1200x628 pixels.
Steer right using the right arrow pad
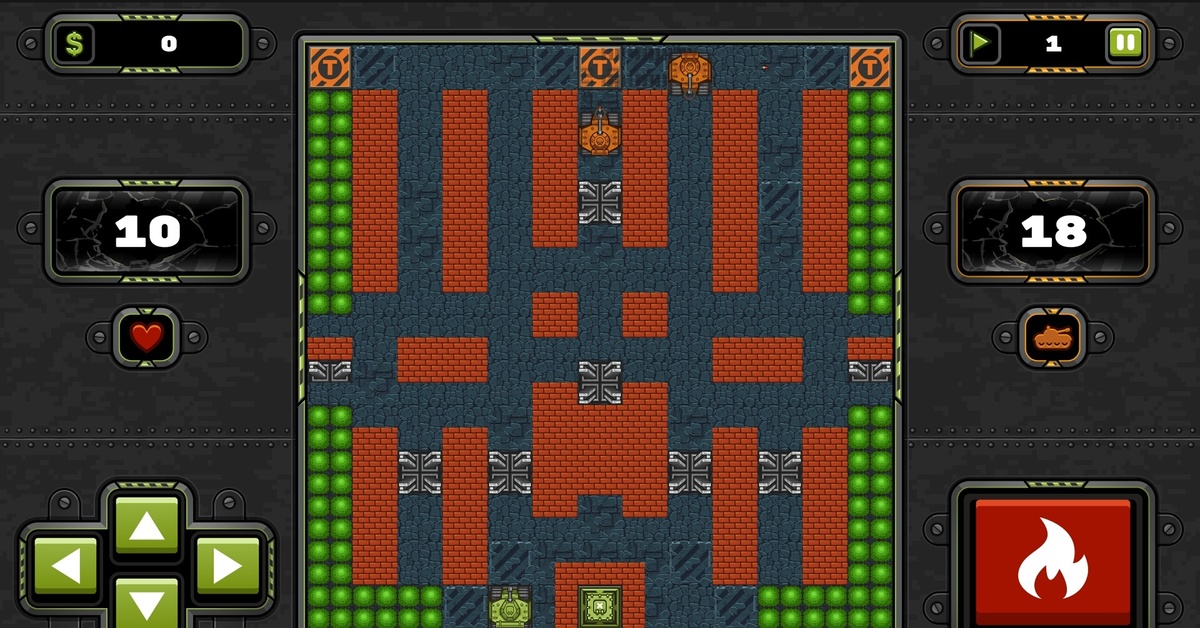point(226,567)
